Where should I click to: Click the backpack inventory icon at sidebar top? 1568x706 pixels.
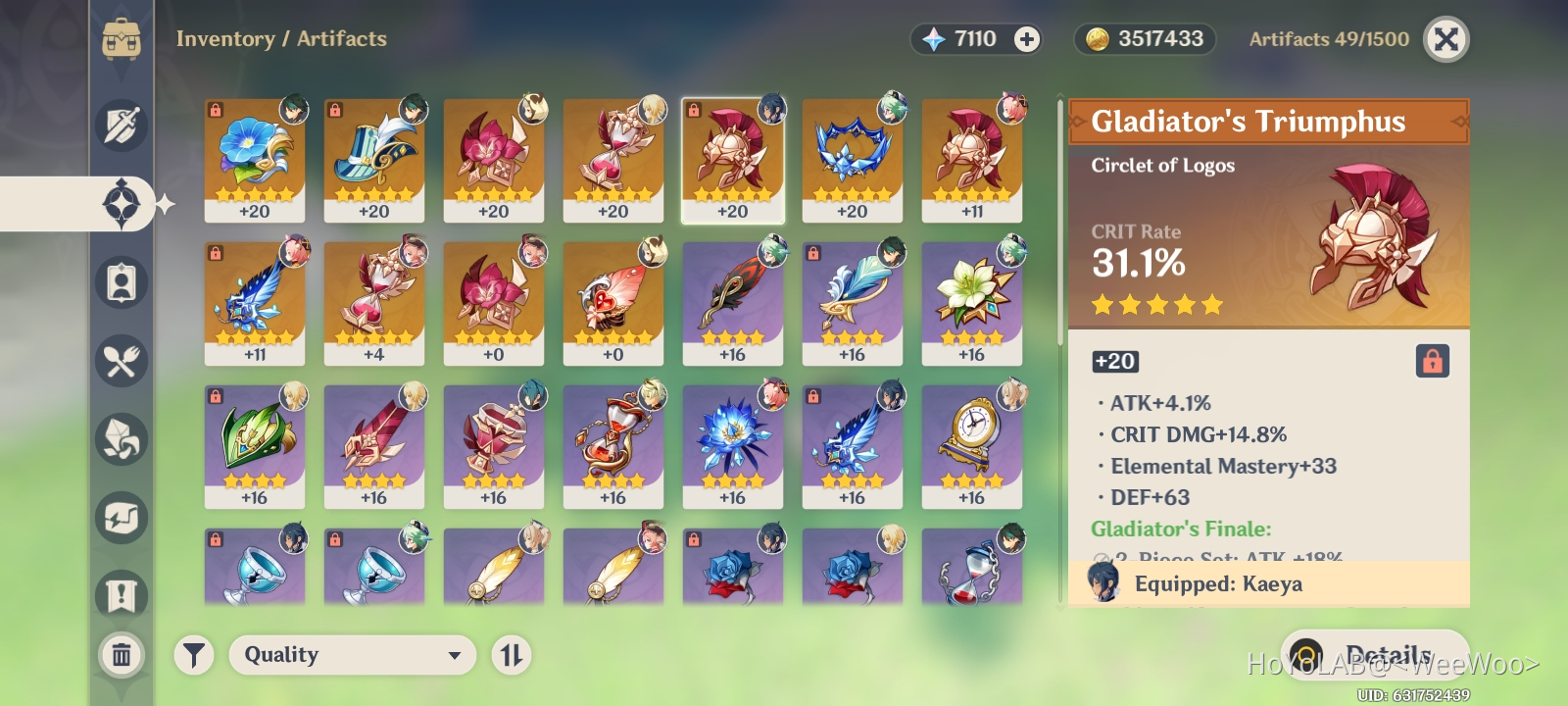tap(121, 39)
